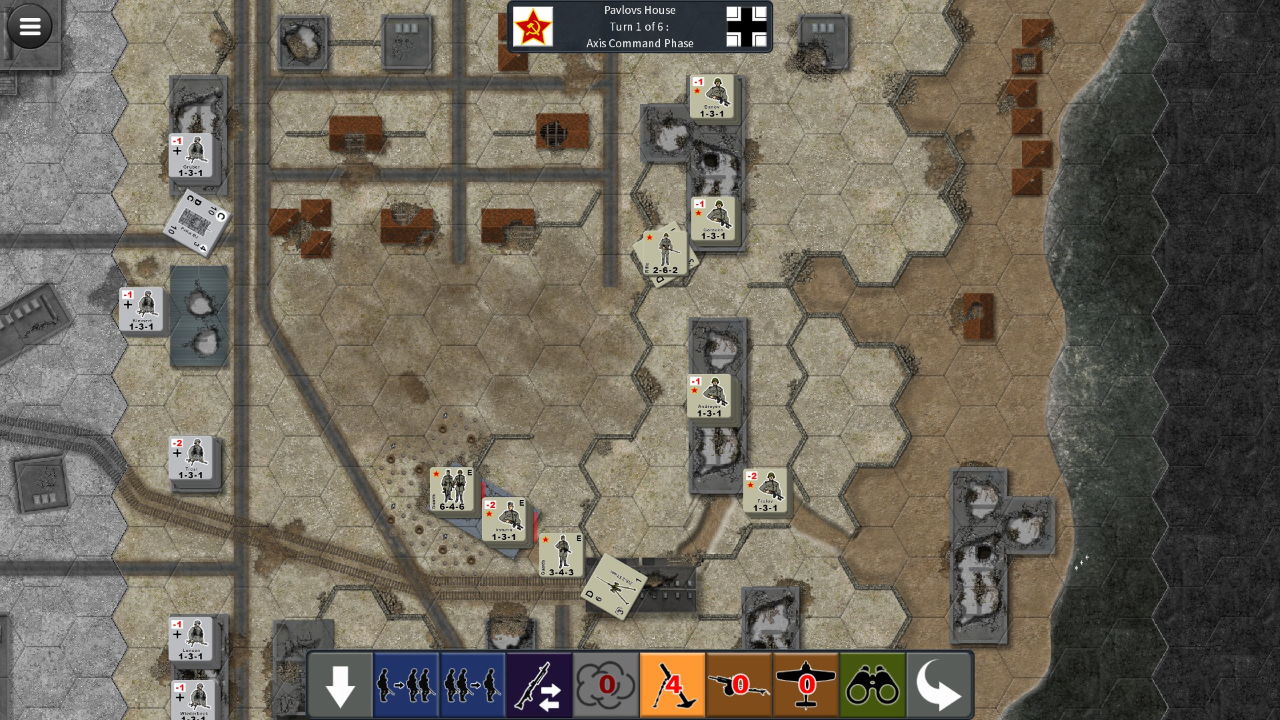Click the white down-arrow toolbar button
The height and width of the screenshot is (720, 1280).
340,686
